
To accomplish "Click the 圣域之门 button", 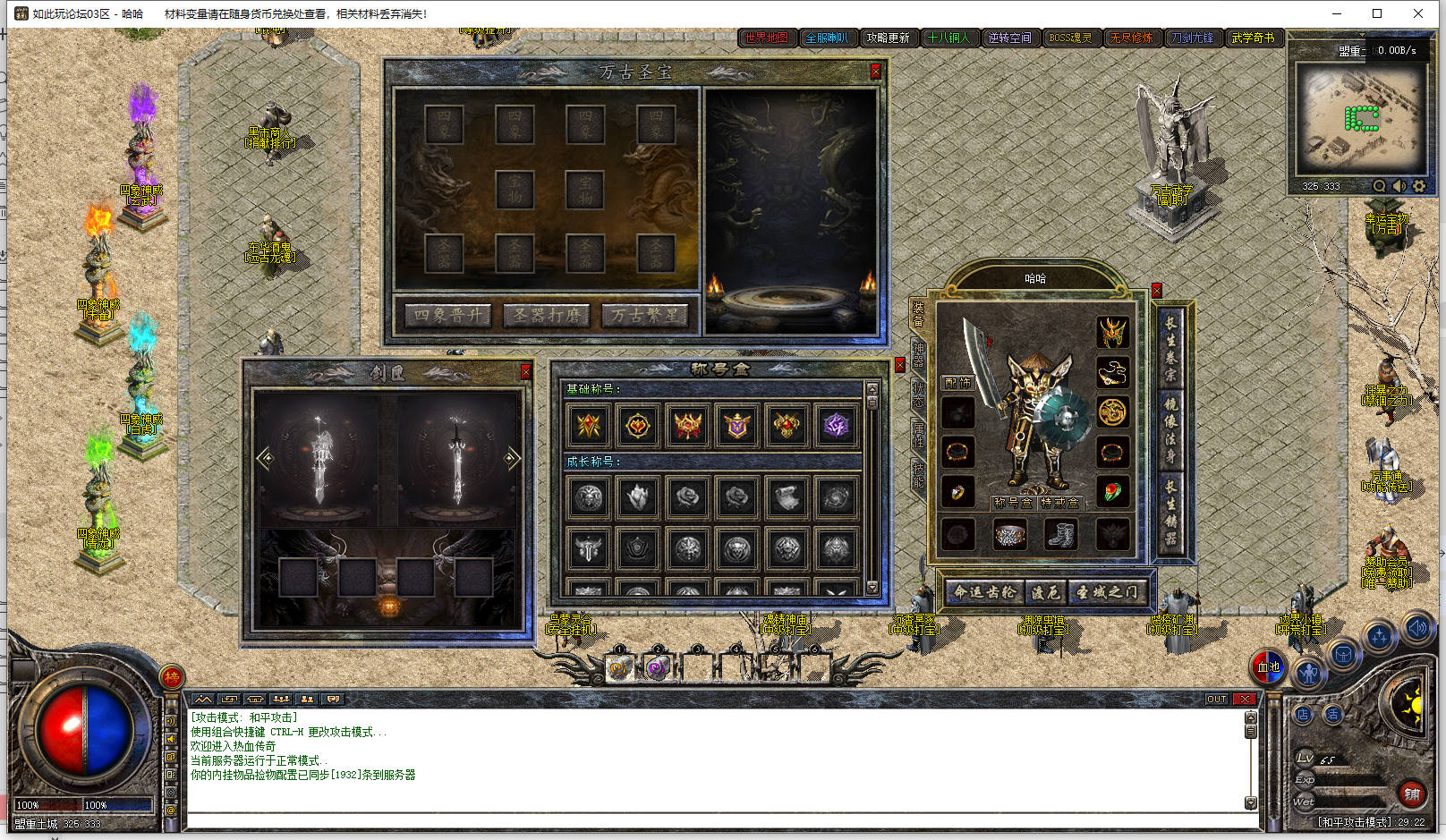I will click(x=1107, y=592).
